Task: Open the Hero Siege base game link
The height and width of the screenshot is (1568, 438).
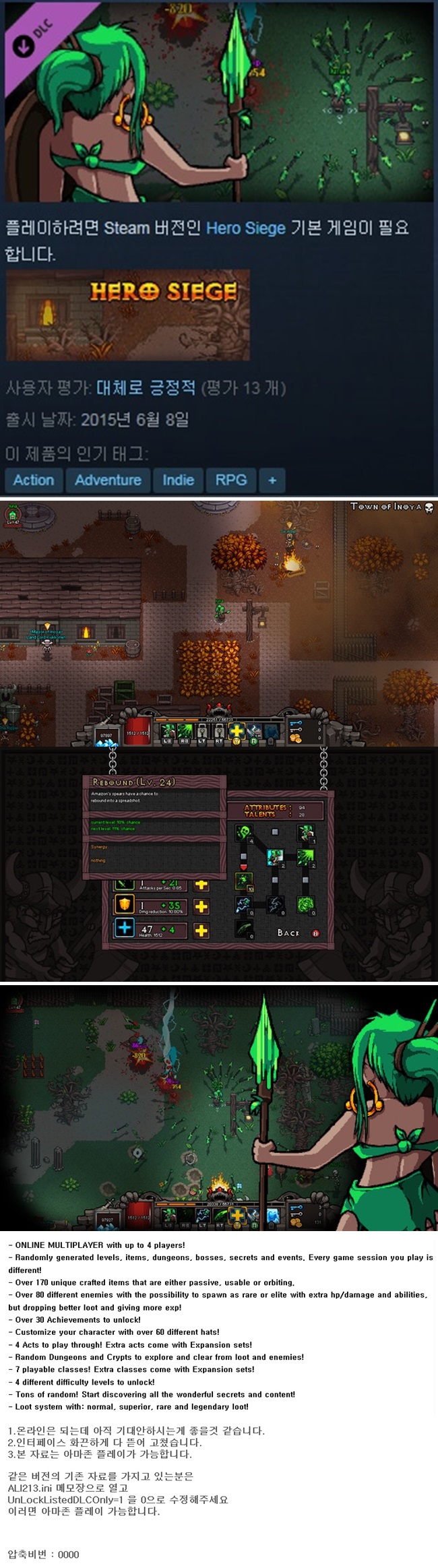Action: click(x=245, y=228)
